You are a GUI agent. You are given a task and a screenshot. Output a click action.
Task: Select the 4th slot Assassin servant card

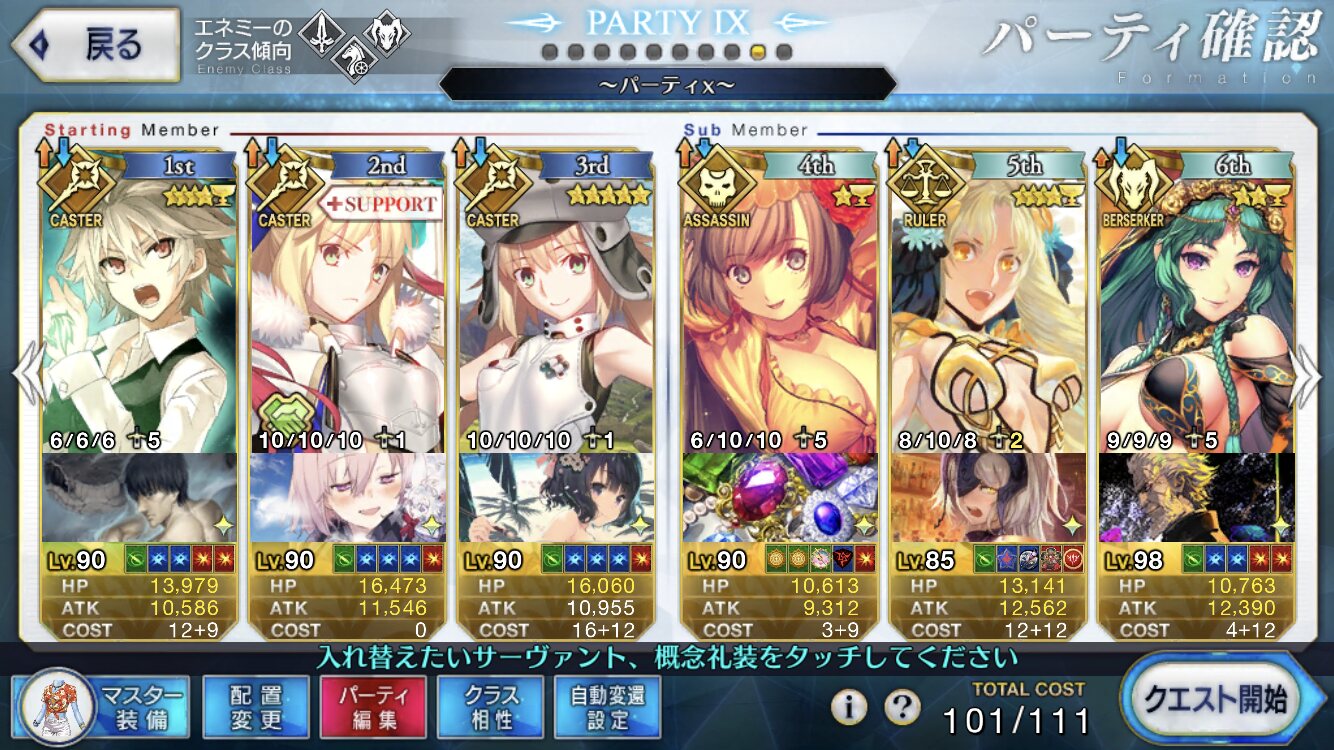(781, 310)
